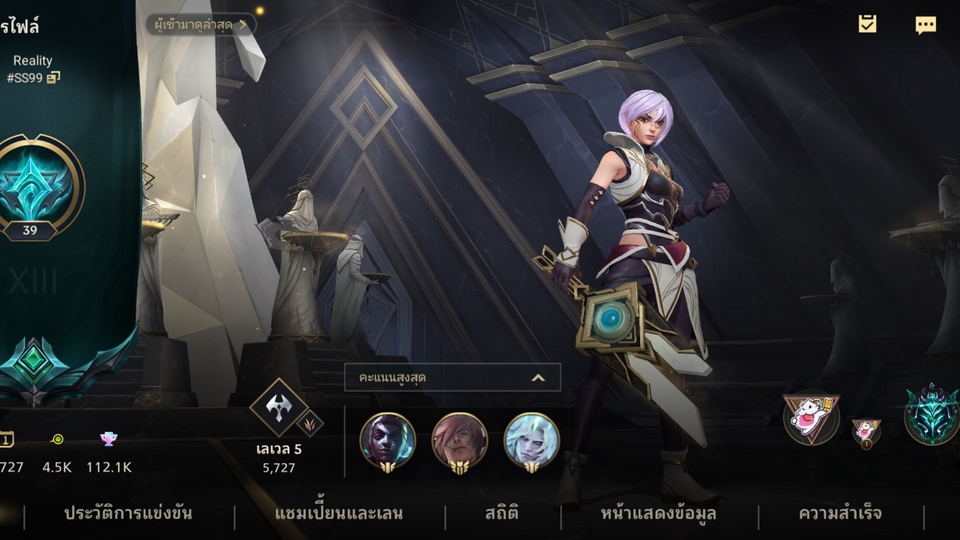Show the สถิติ tab
The height and width of the screenshot is (540, 960).
(502, 514)
